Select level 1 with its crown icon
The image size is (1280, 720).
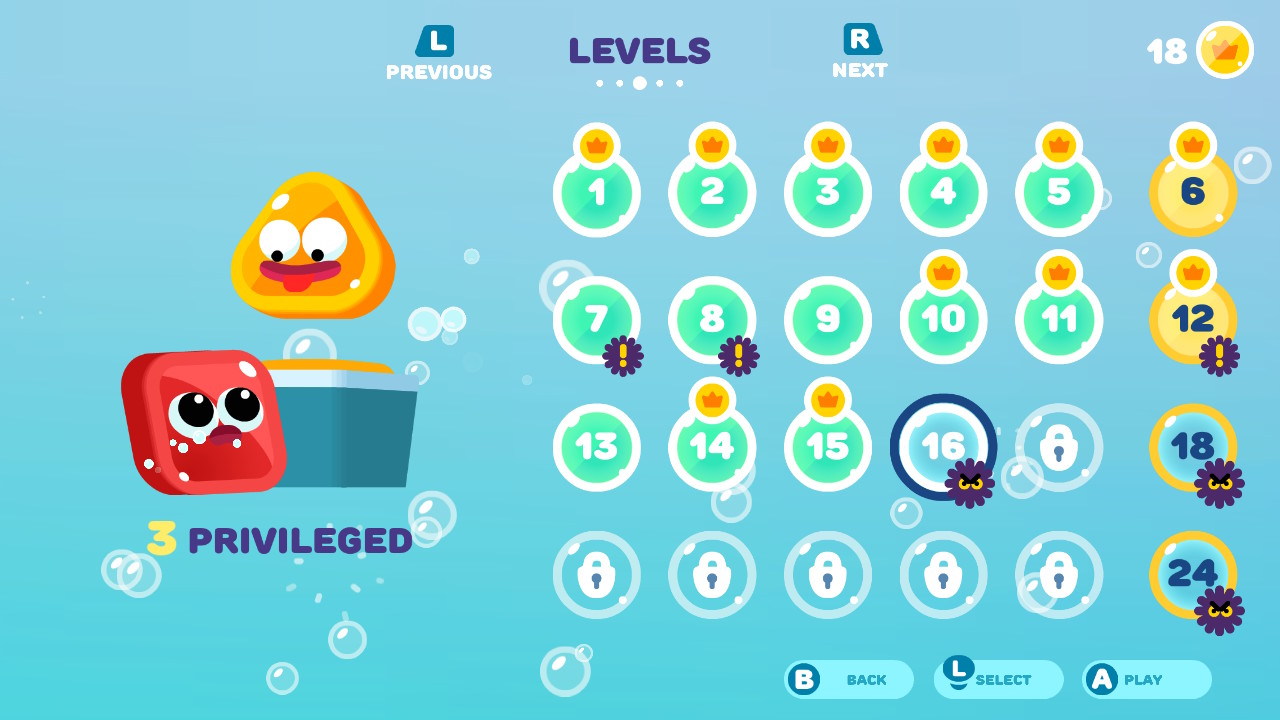pos(596,190)
